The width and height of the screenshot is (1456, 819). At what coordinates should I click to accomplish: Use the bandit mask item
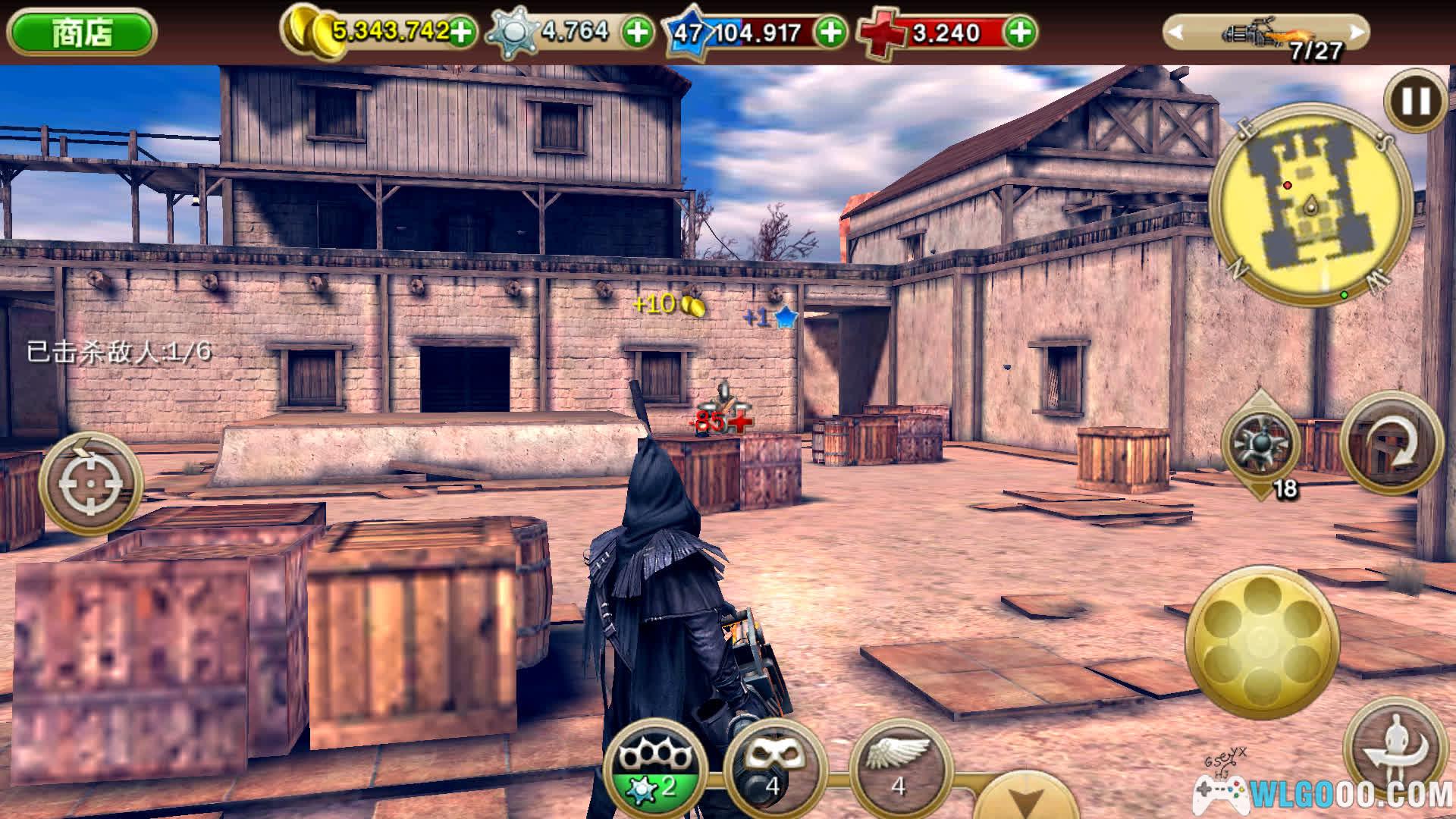tap(773, 766)
